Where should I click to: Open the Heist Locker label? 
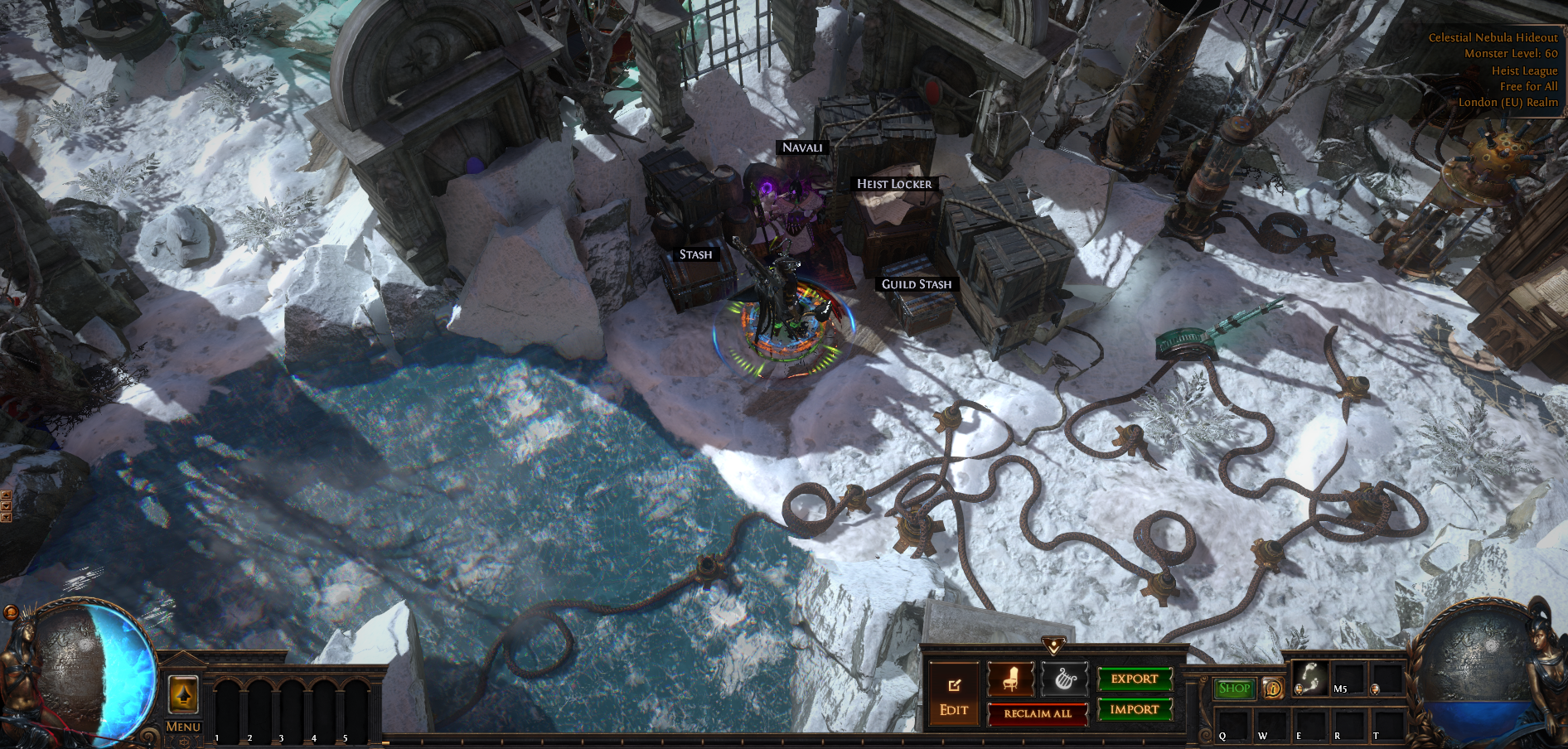pyautogui.click(x=894, y=184)
